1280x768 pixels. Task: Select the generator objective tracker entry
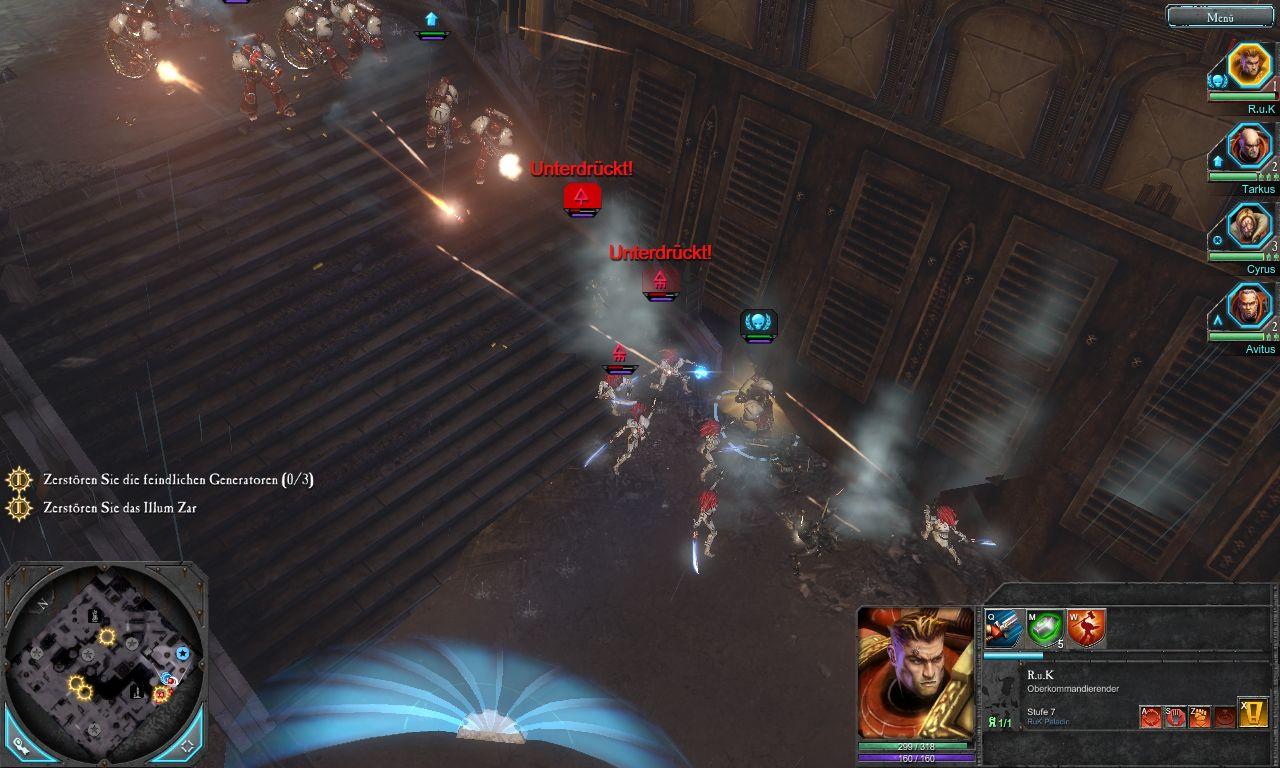(178, 480)
